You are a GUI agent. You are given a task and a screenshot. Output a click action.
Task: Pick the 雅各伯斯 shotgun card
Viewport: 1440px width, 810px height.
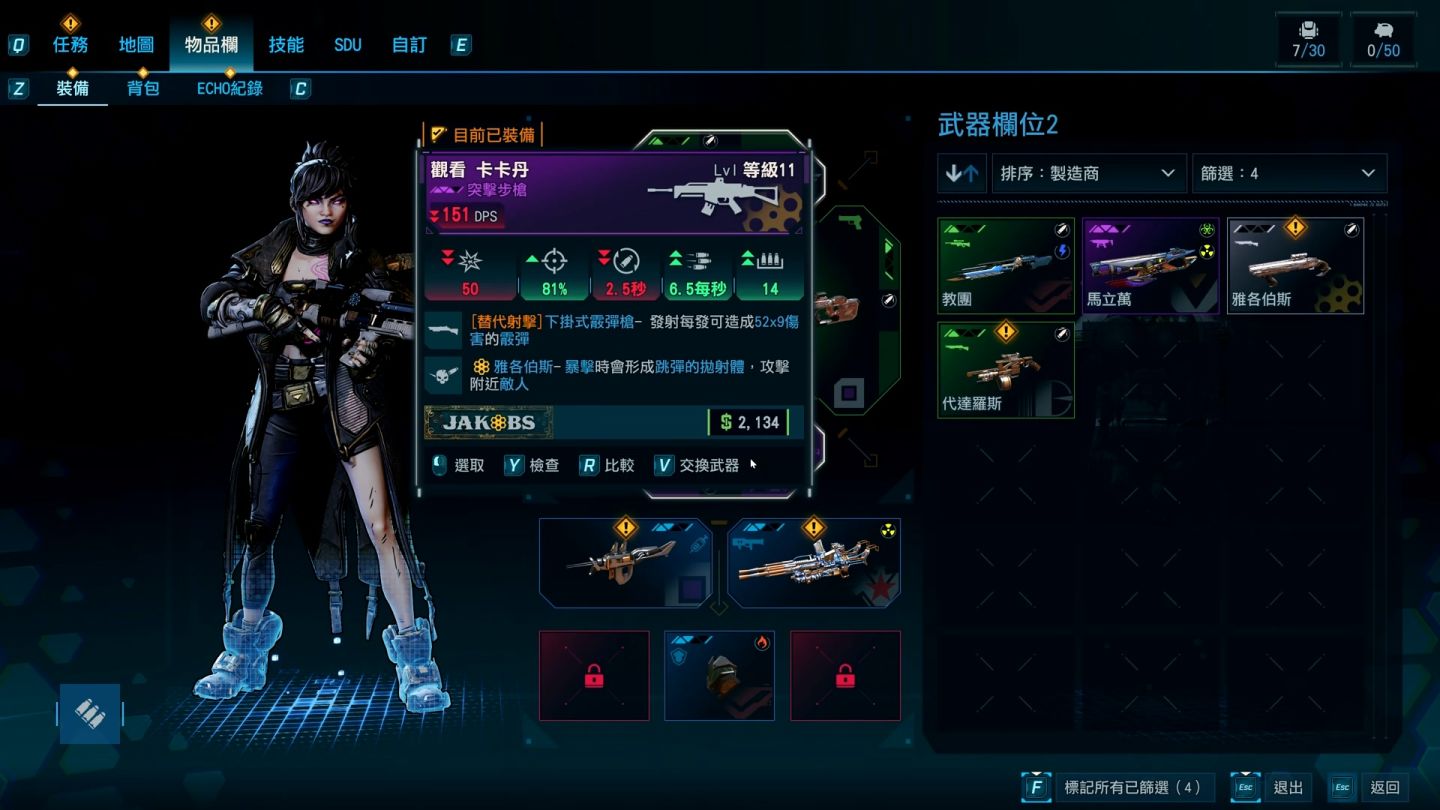tap(1295, 266)
